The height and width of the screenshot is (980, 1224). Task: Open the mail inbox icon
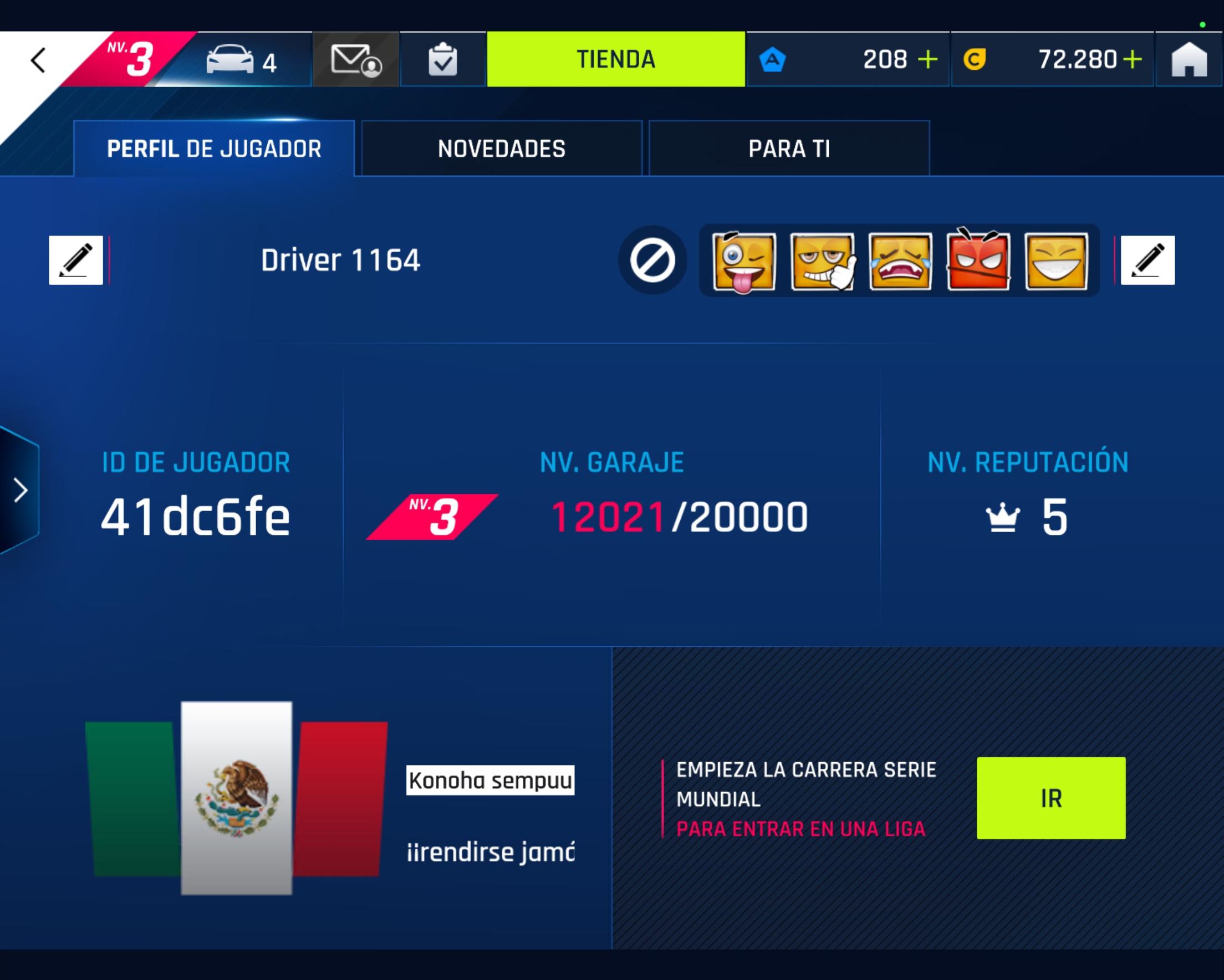[x=355, y=59]
